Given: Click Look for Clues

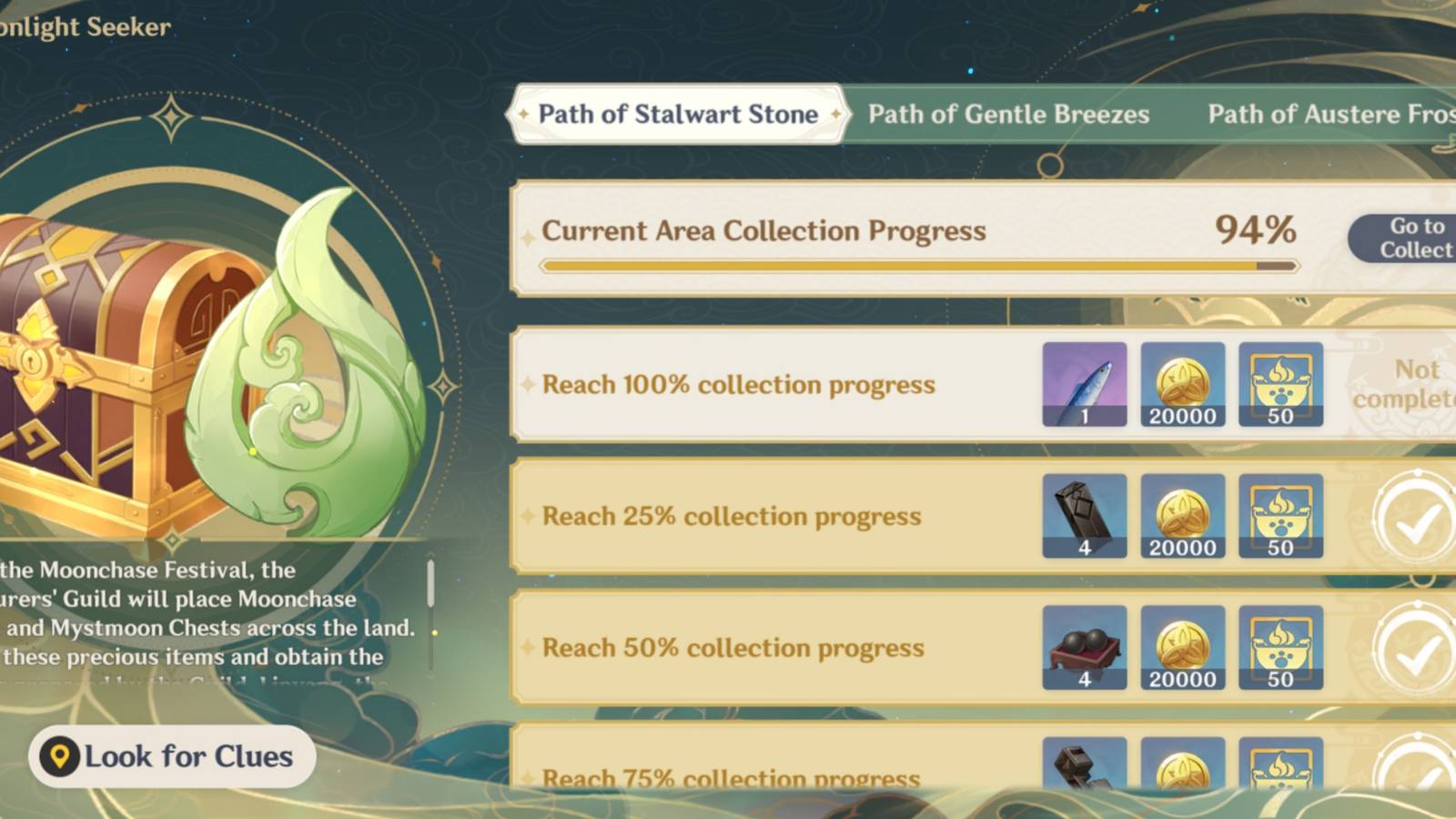Looking at the screenshot, I should tap(173, 756).
